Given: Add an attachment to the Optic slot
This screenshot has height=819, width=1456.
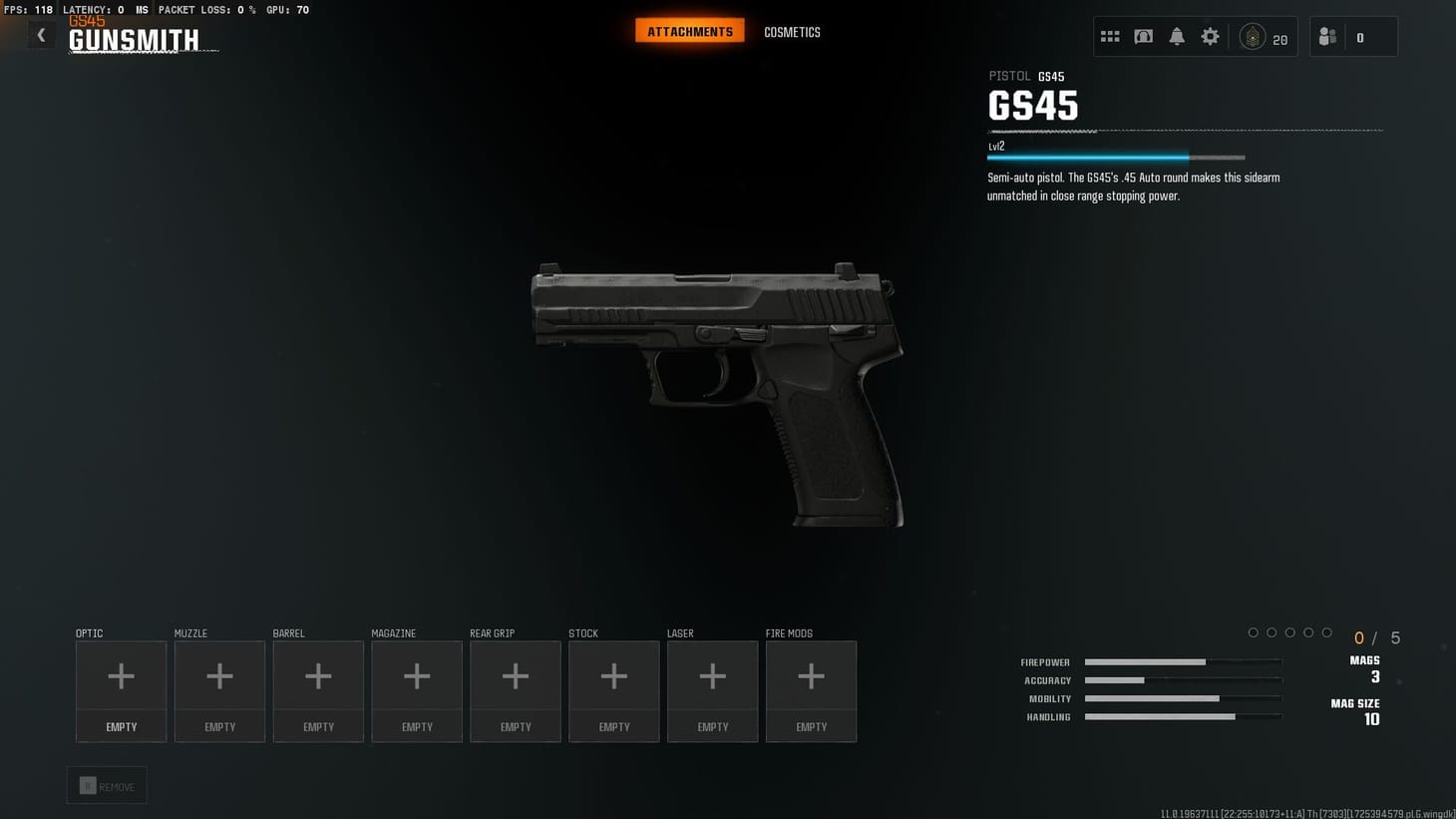Looking at the screenshot, I should pos(121,675).
